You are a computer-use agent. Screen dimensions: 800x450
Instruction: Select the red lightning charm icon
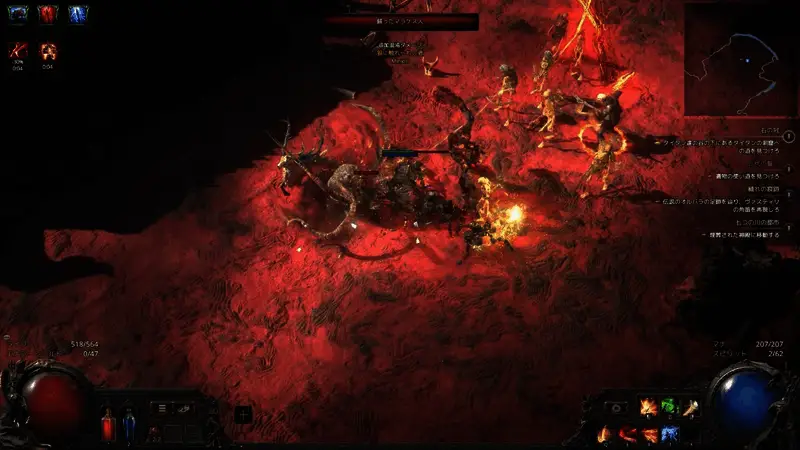point(49,15)
